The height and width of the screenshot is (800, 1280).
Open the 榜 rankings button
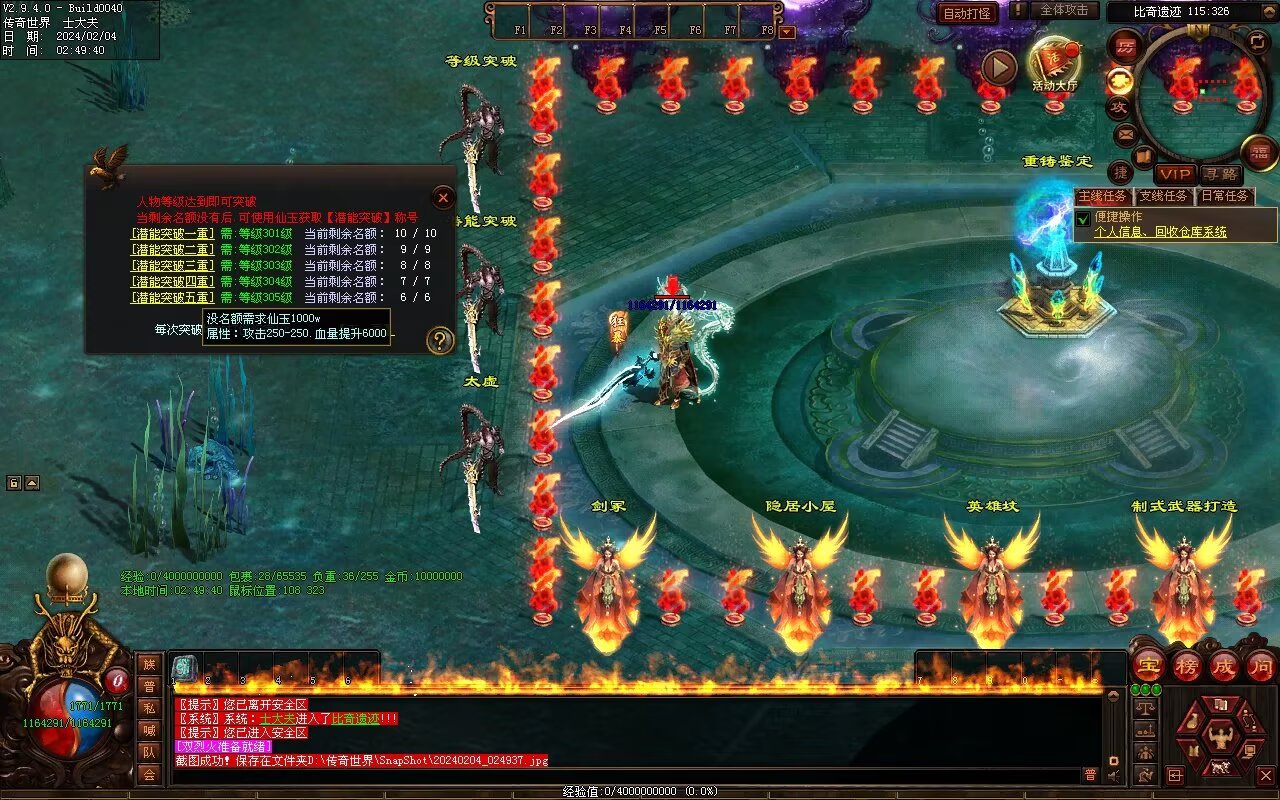tap(1187, 665)
